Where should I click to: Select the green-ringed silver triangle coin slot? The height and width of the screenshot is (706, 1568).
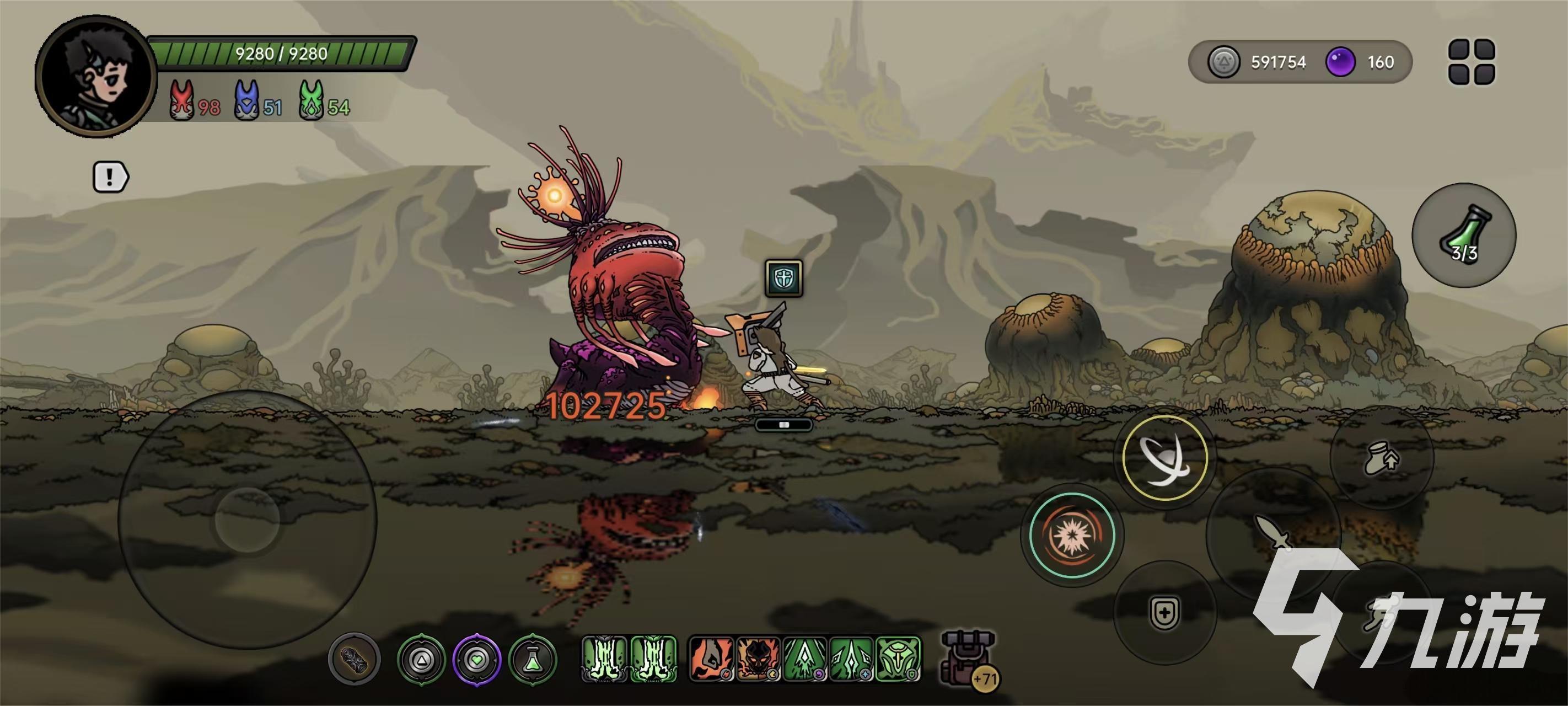click(421, 659)
